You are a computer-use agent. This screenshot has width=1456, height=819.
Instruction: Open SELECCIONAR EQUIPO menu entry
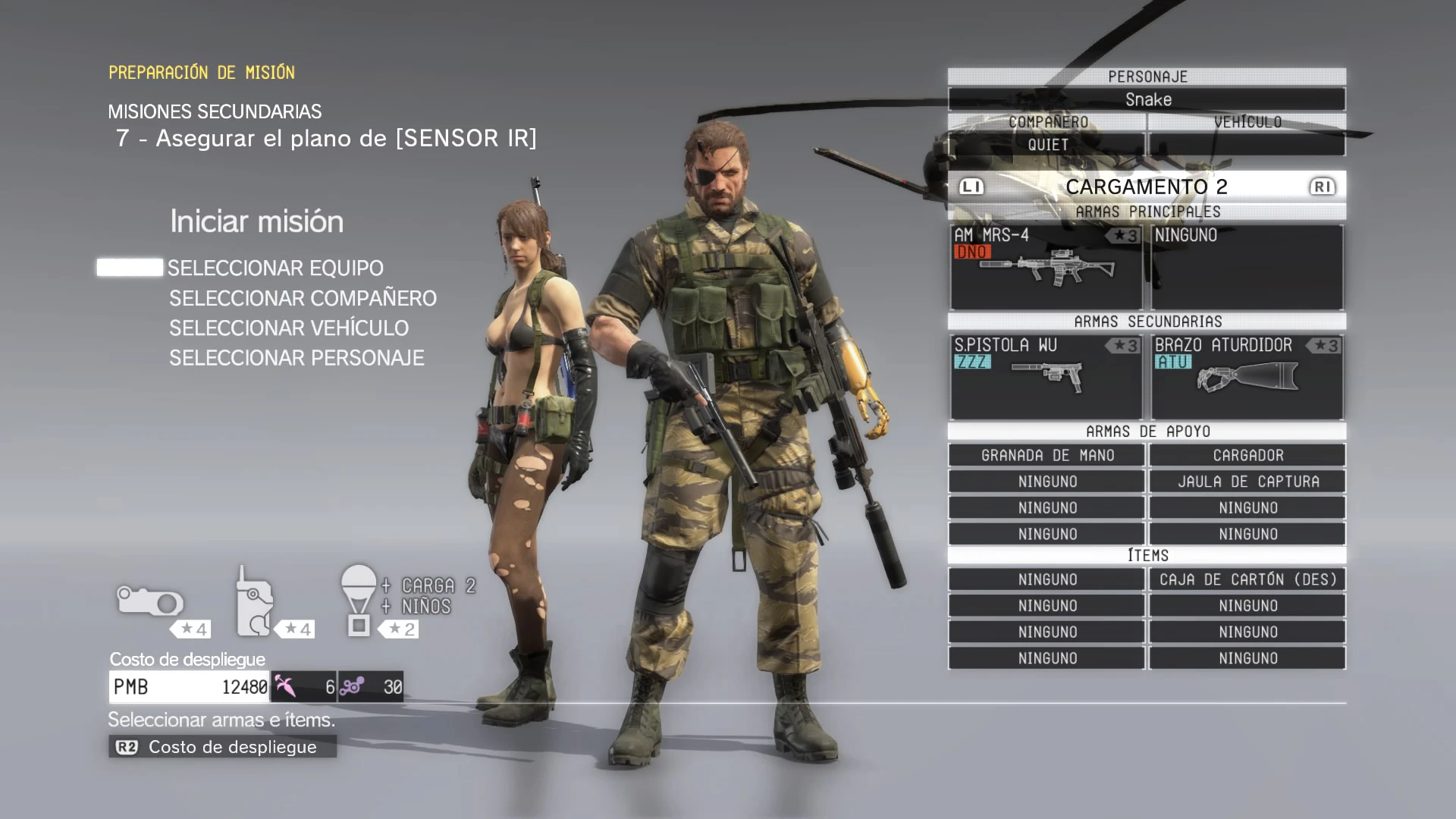pos(275,268)
